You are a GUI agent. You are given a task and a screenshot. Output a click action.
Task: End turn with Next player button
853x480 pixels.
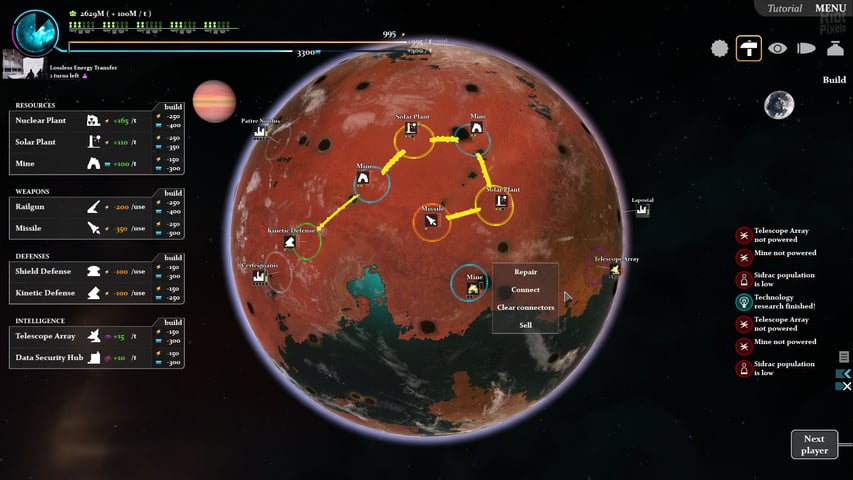[814, 444]
